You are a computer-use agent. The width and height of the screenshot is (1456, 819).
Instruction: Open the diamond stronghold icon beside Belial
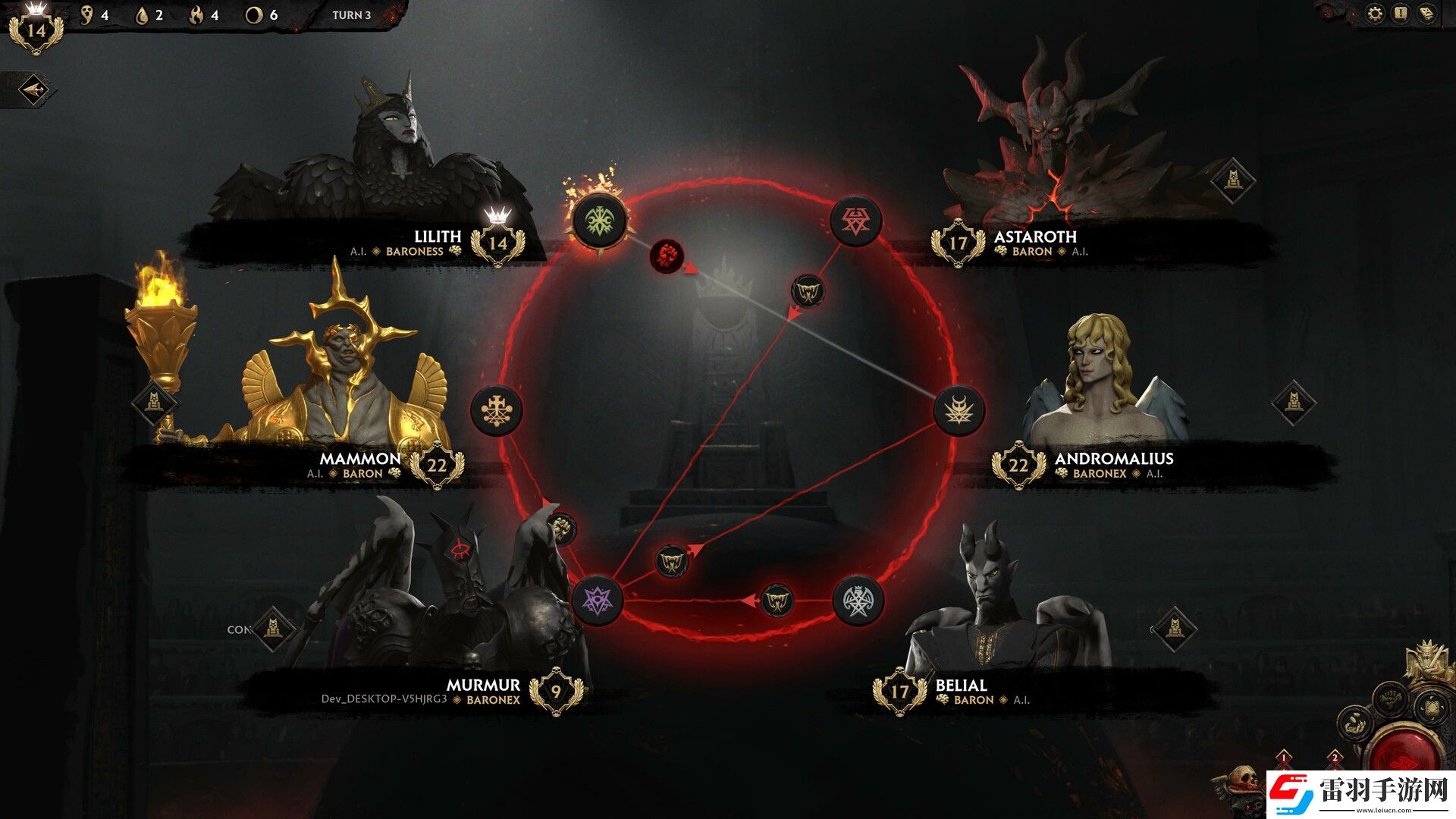click(1174, 629)
